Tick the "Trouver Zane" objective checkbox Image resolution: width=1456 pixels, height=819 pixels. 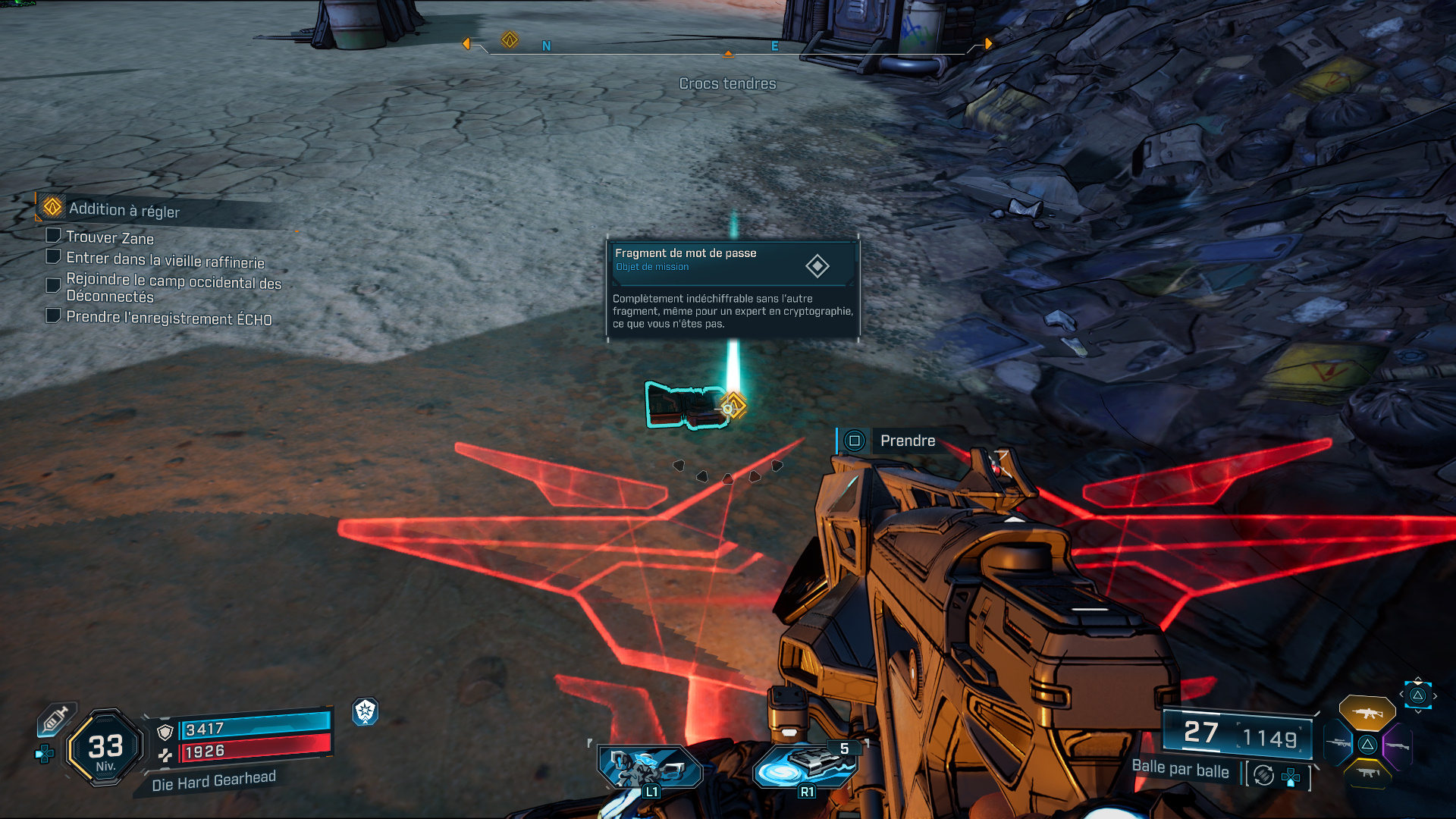(54, 236)
